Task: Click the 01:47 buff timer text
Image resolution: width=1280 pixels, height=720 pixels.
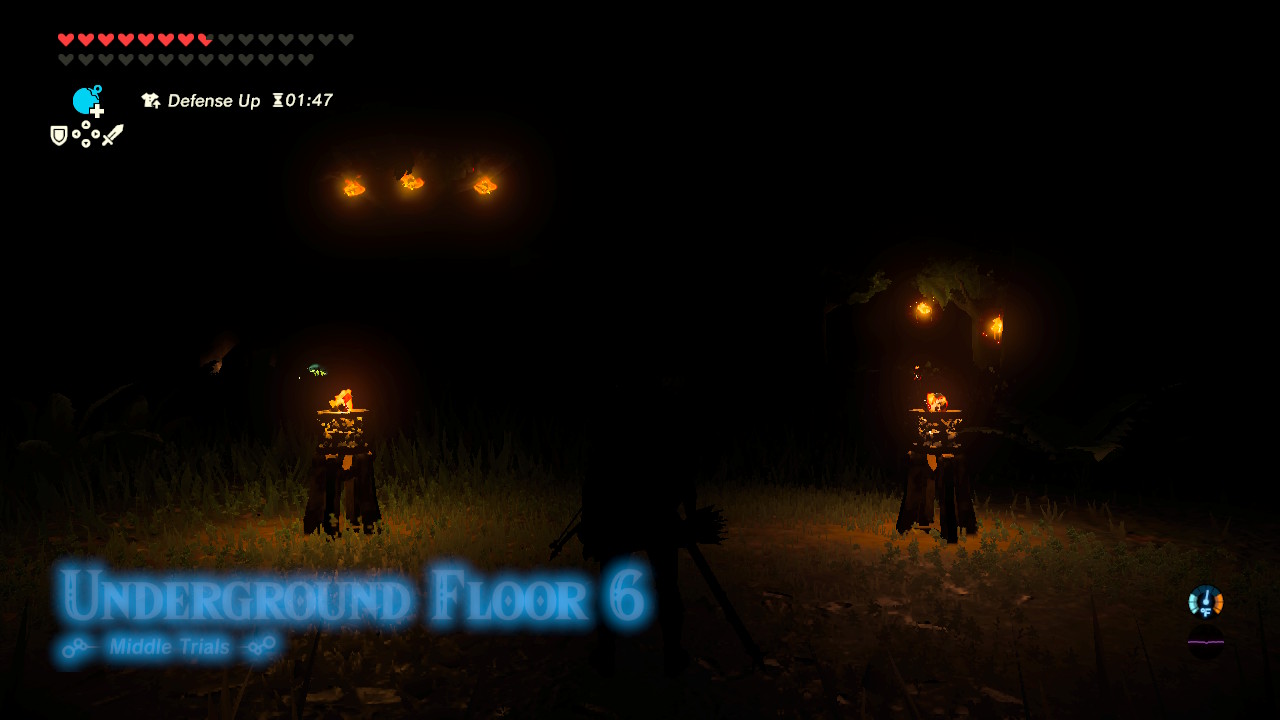Action: tap(310, 101)
